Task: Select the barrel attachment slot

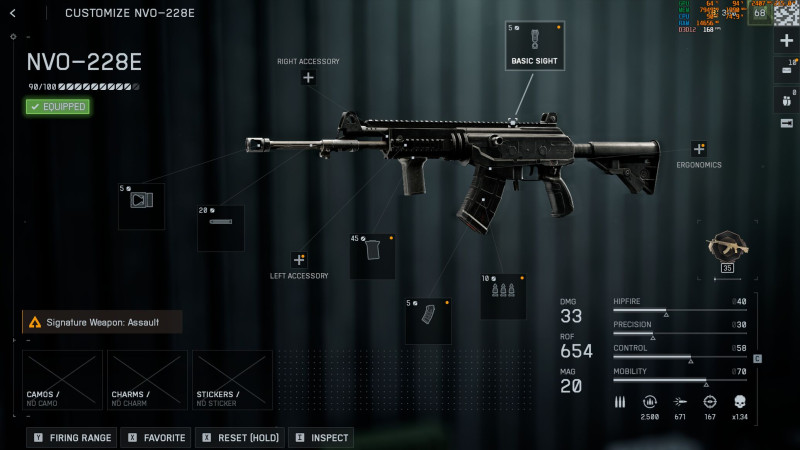Action: tap(220, 228)
